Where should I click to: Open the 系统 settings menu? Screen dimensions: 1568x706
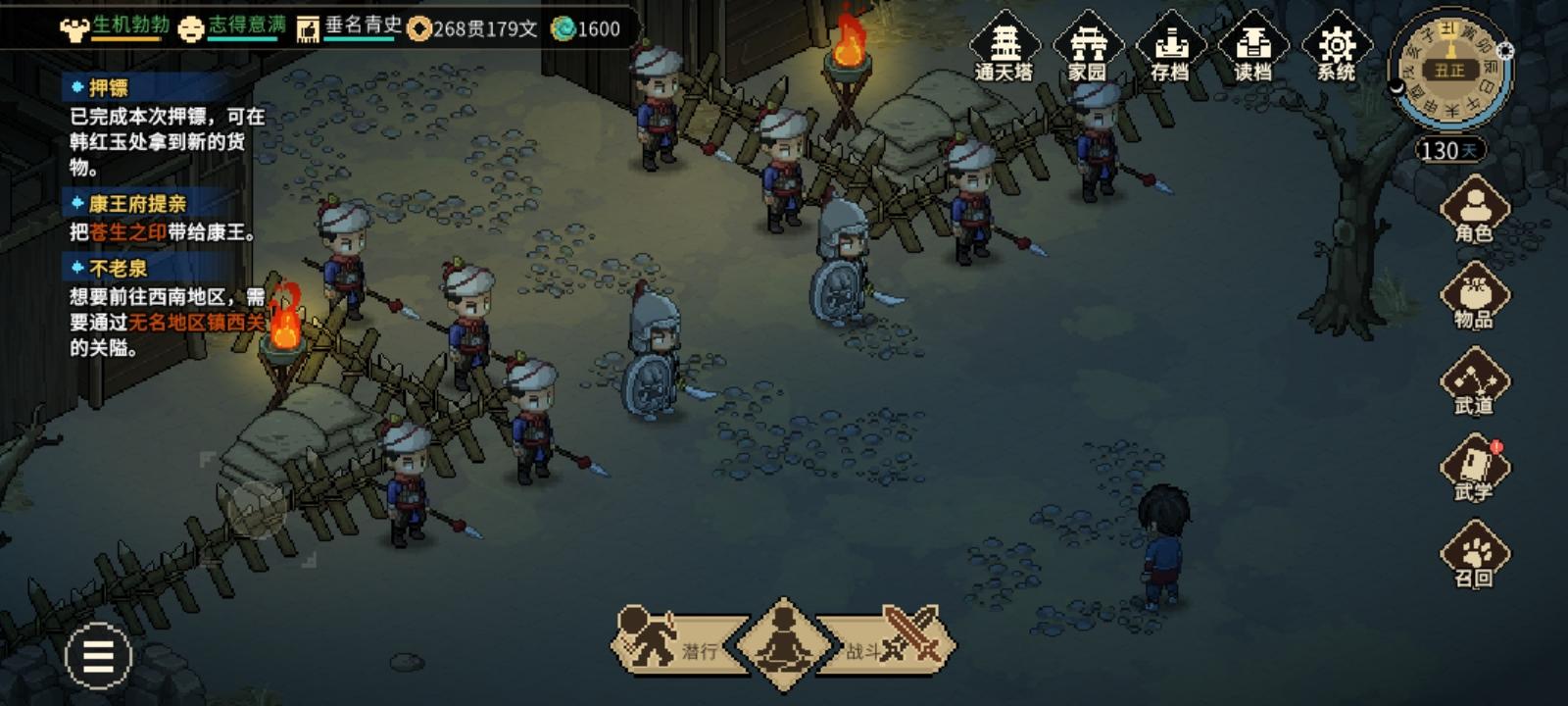click(1335, 49)
